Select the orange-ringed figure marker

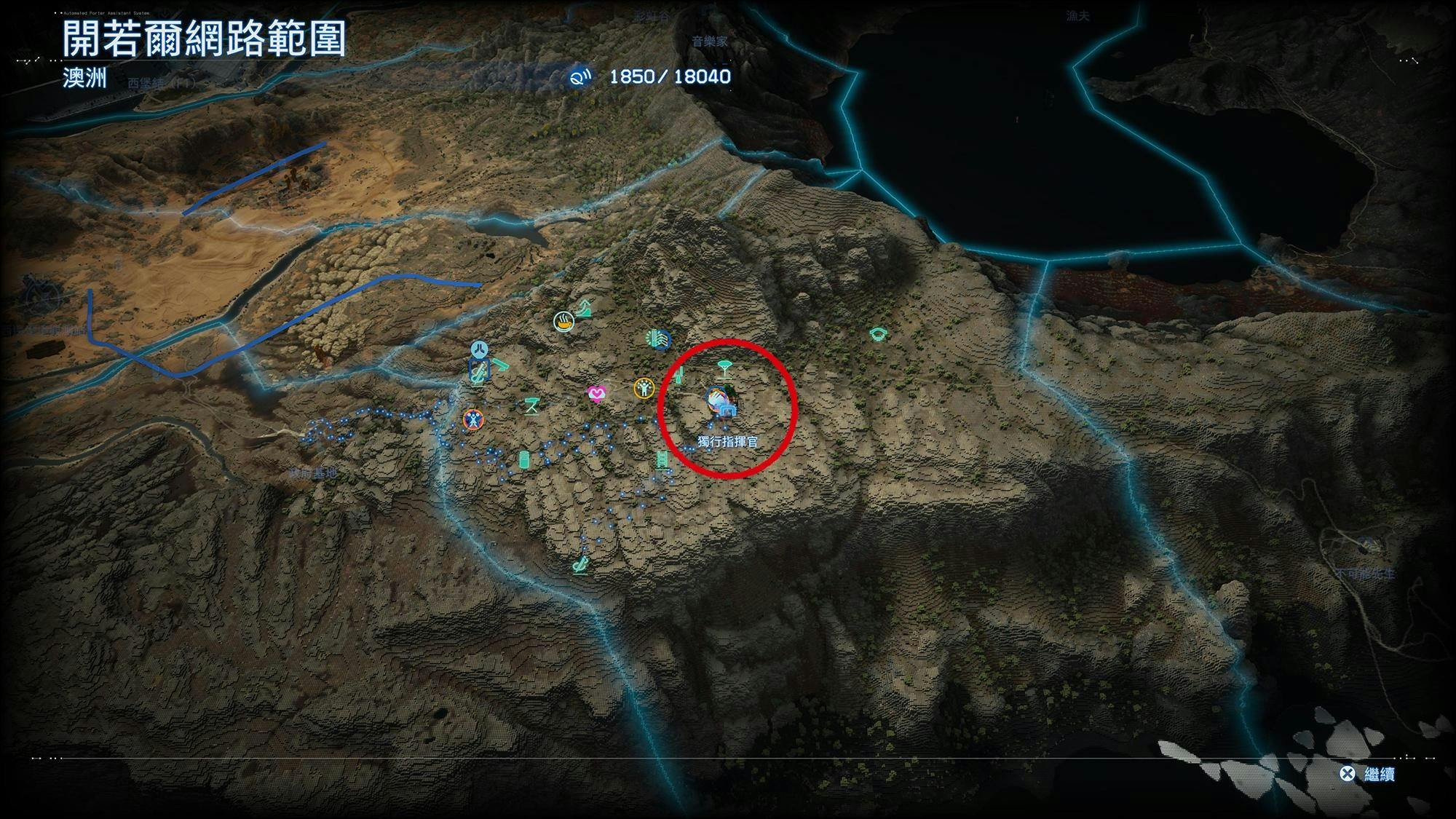pos(473,419)
